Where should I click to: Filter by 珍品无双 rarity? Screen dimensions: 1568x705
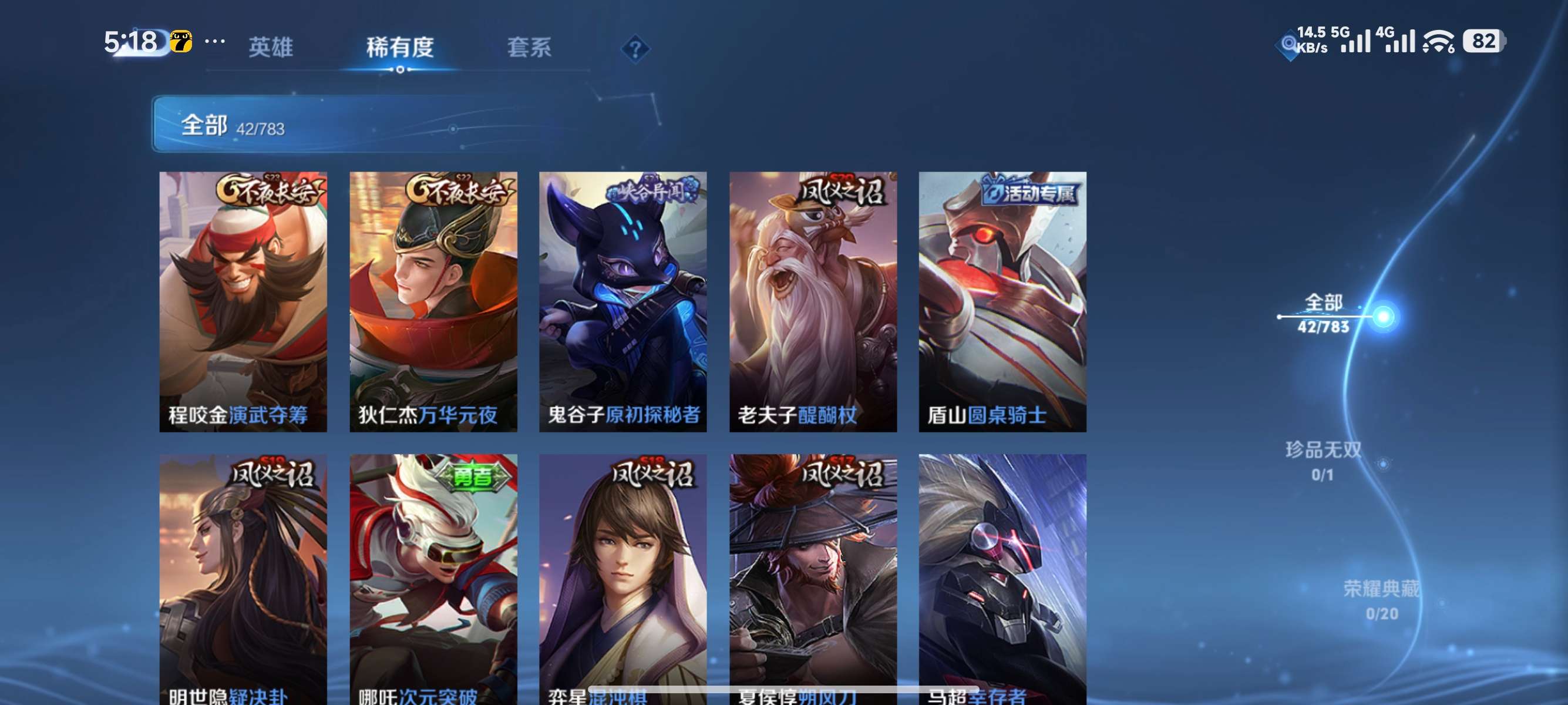[x=1323, y=461]
